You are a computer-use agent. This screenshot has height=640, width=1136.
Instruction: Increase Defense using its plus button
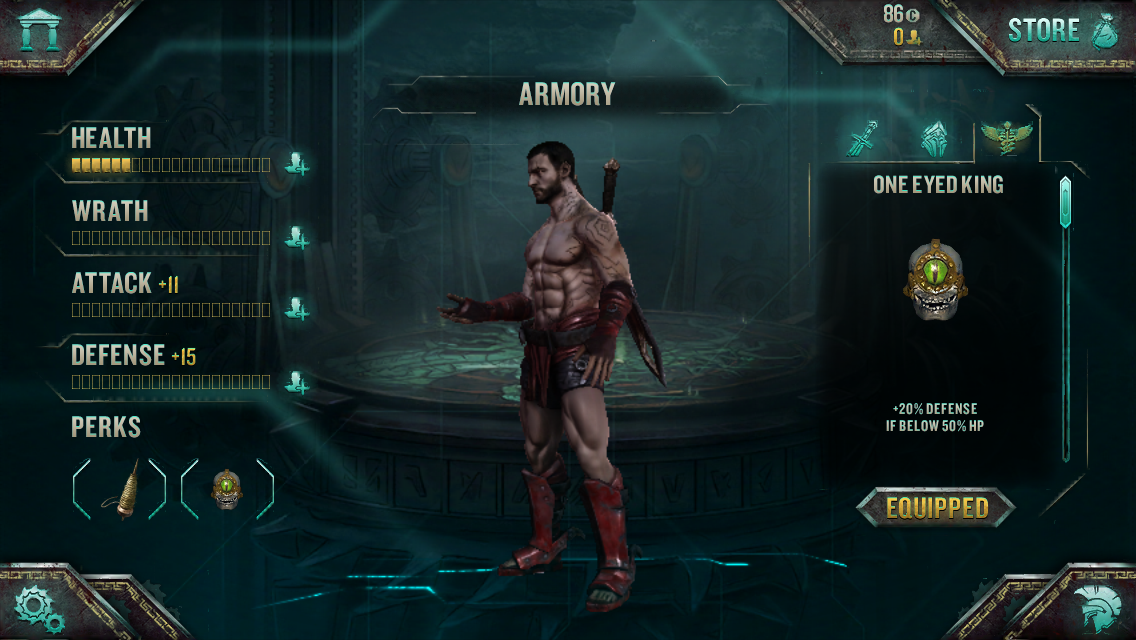click(x=296, y=380)
